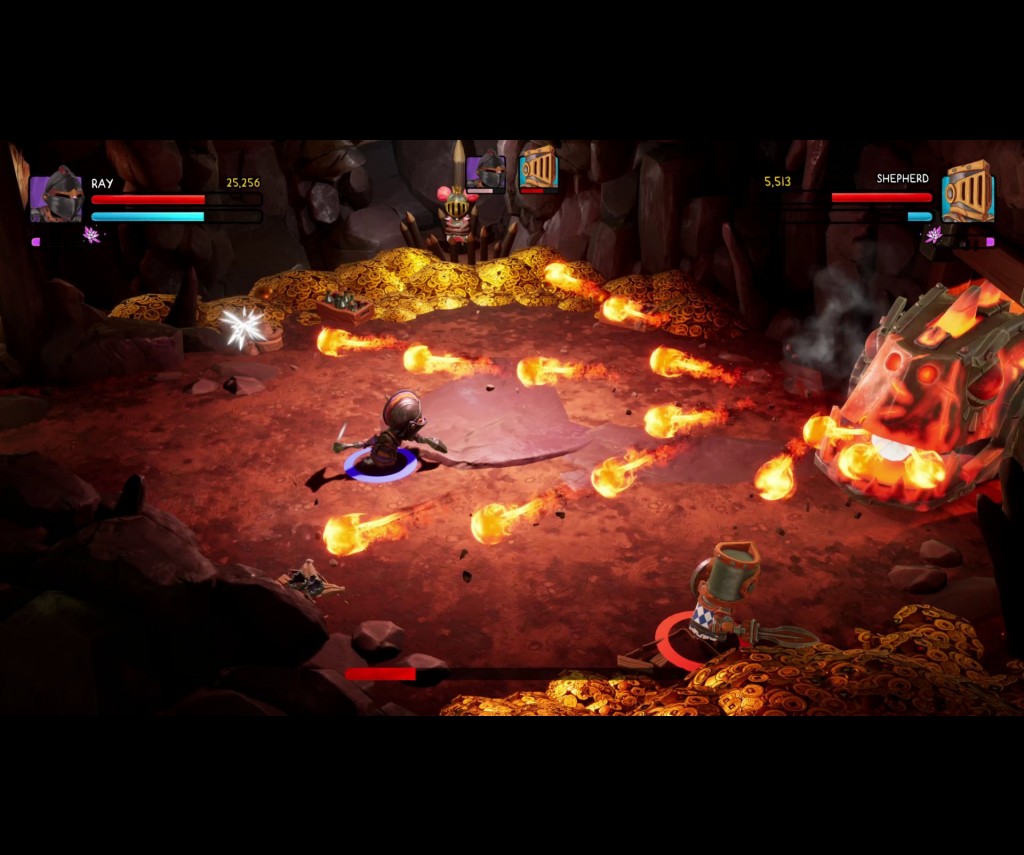
Task: Select the small knight portrait at top center
Action: coord(486,171)
